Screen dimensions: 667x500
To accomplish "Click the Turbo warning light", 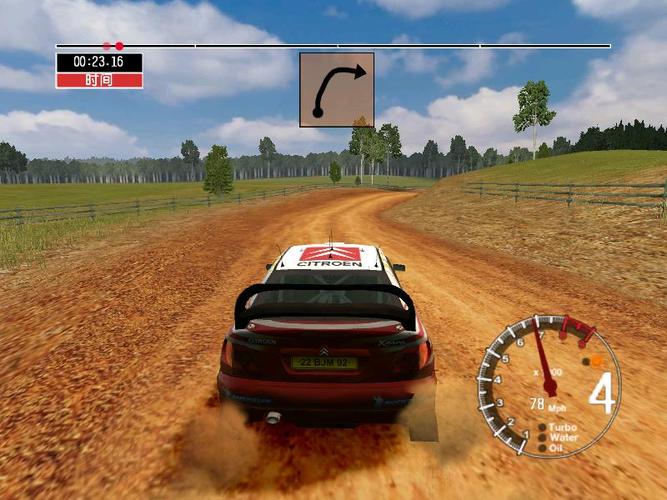I will coord(543,427).
